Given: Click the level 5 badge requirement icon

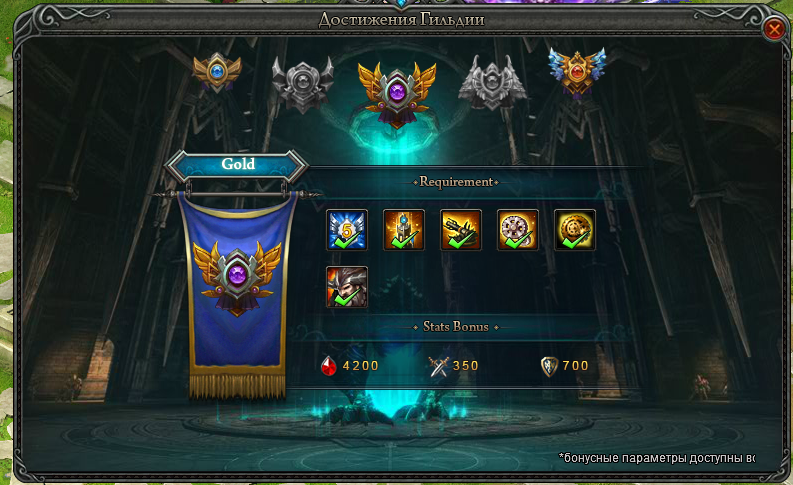Looking at the screenshot, I should click(x=347, y=230).
